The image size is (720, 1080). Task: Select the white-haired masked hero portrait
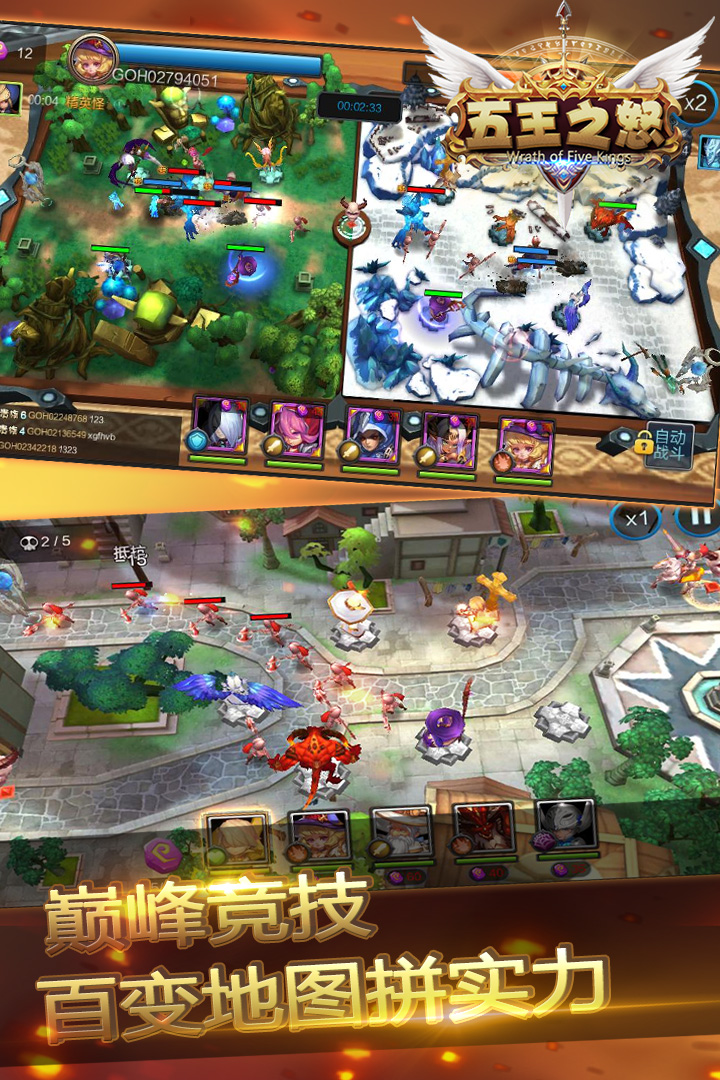220,424
